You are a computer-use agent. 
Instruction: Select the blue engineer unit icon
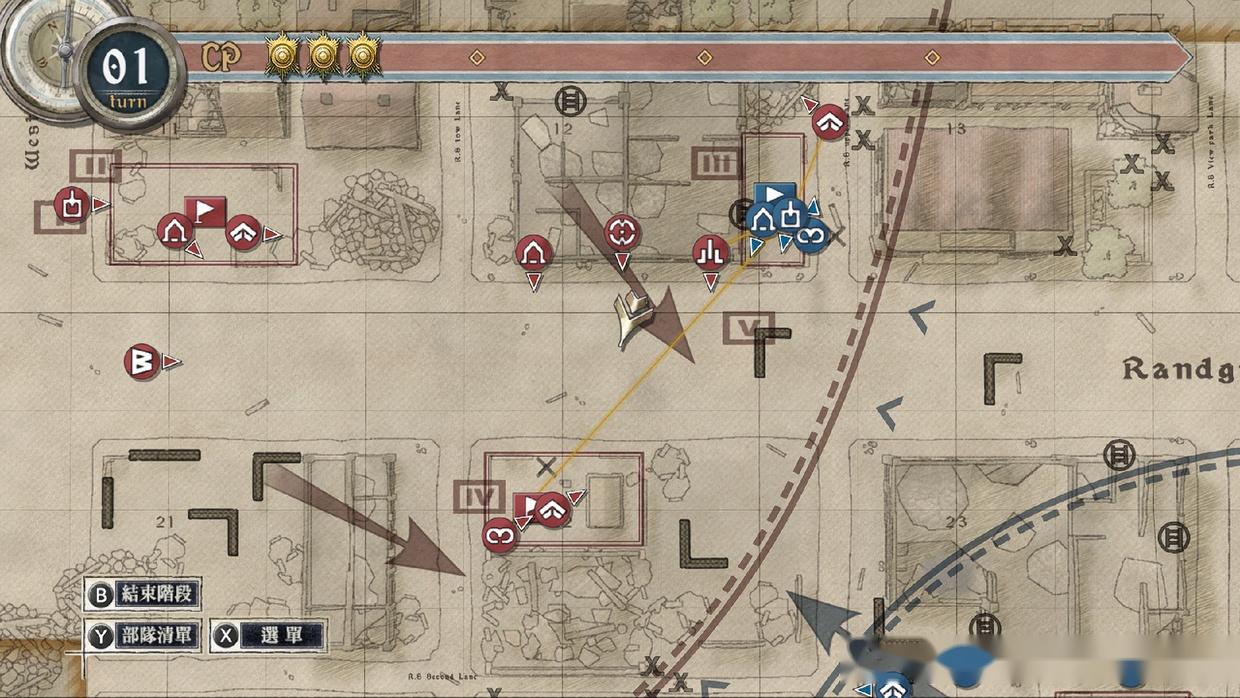(811, 235)
